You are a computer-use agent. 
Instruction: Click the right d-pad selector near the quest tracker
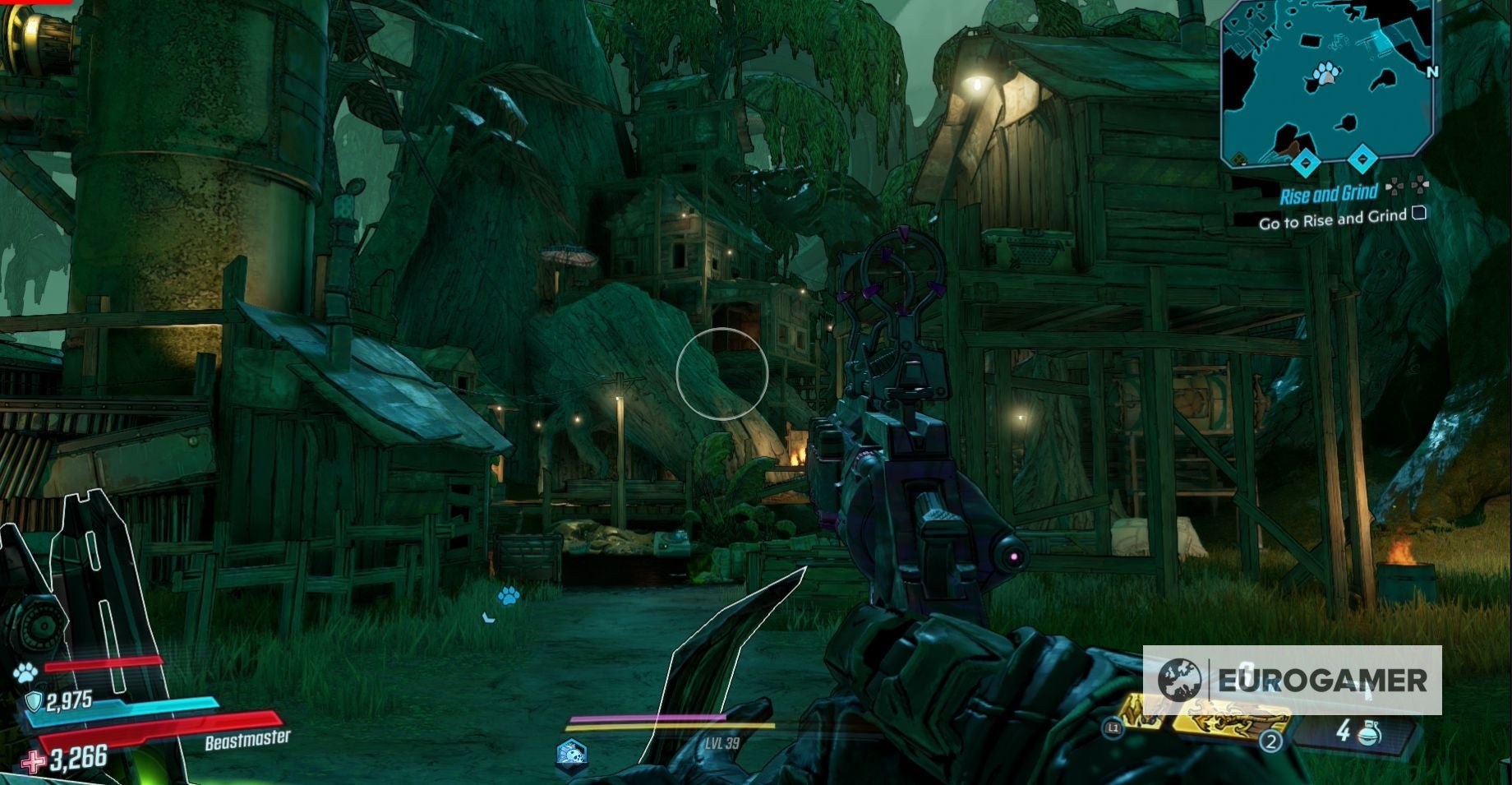click(1421, 186)
